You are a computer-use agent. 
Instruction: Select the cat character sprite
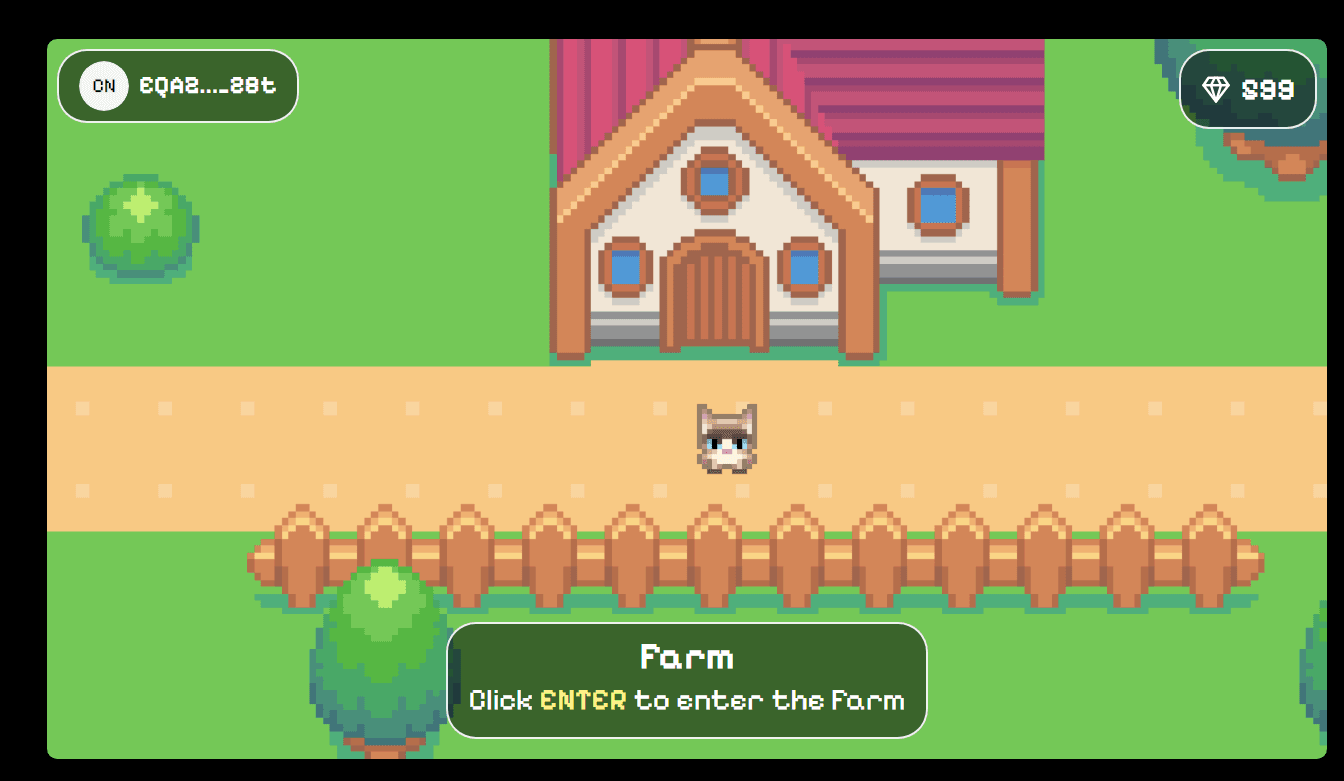[x=728, y=437]
